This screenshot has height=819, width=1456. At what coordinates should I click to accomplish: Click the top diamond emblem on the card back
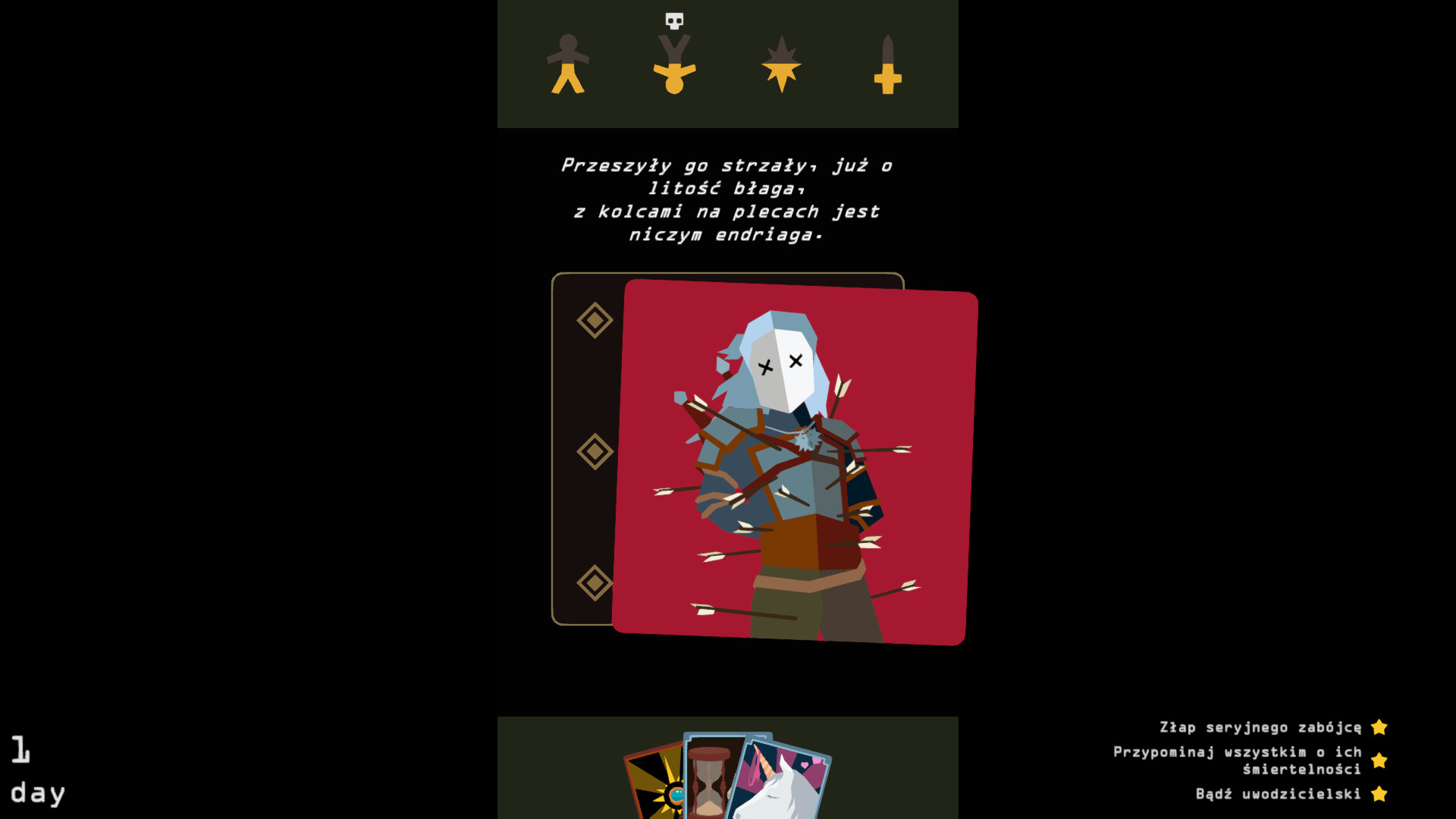click(595, 318)
